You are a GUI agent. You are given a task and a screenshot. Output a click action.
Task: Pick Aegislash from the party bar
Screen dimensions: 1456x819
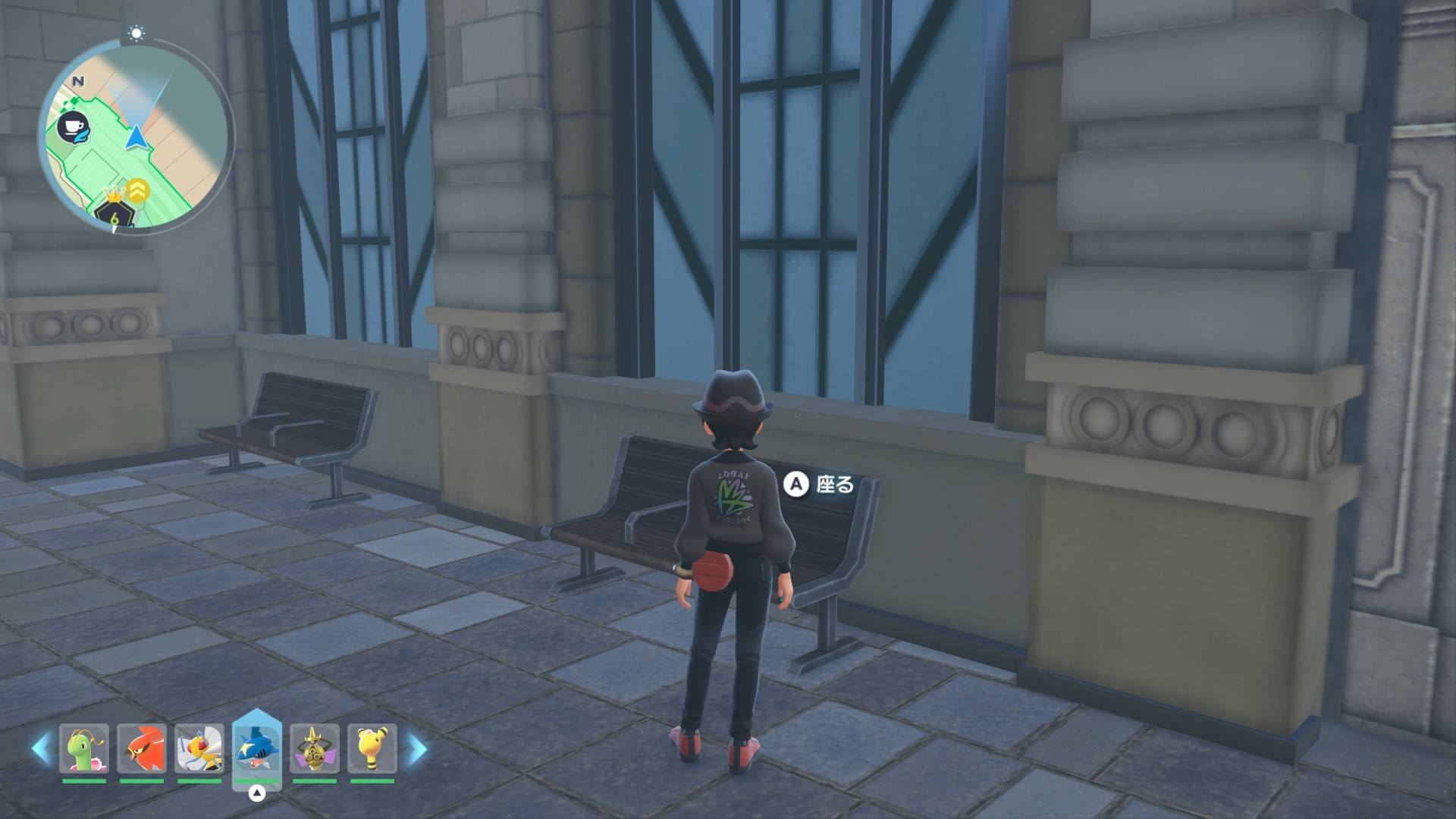coord(315,749)
